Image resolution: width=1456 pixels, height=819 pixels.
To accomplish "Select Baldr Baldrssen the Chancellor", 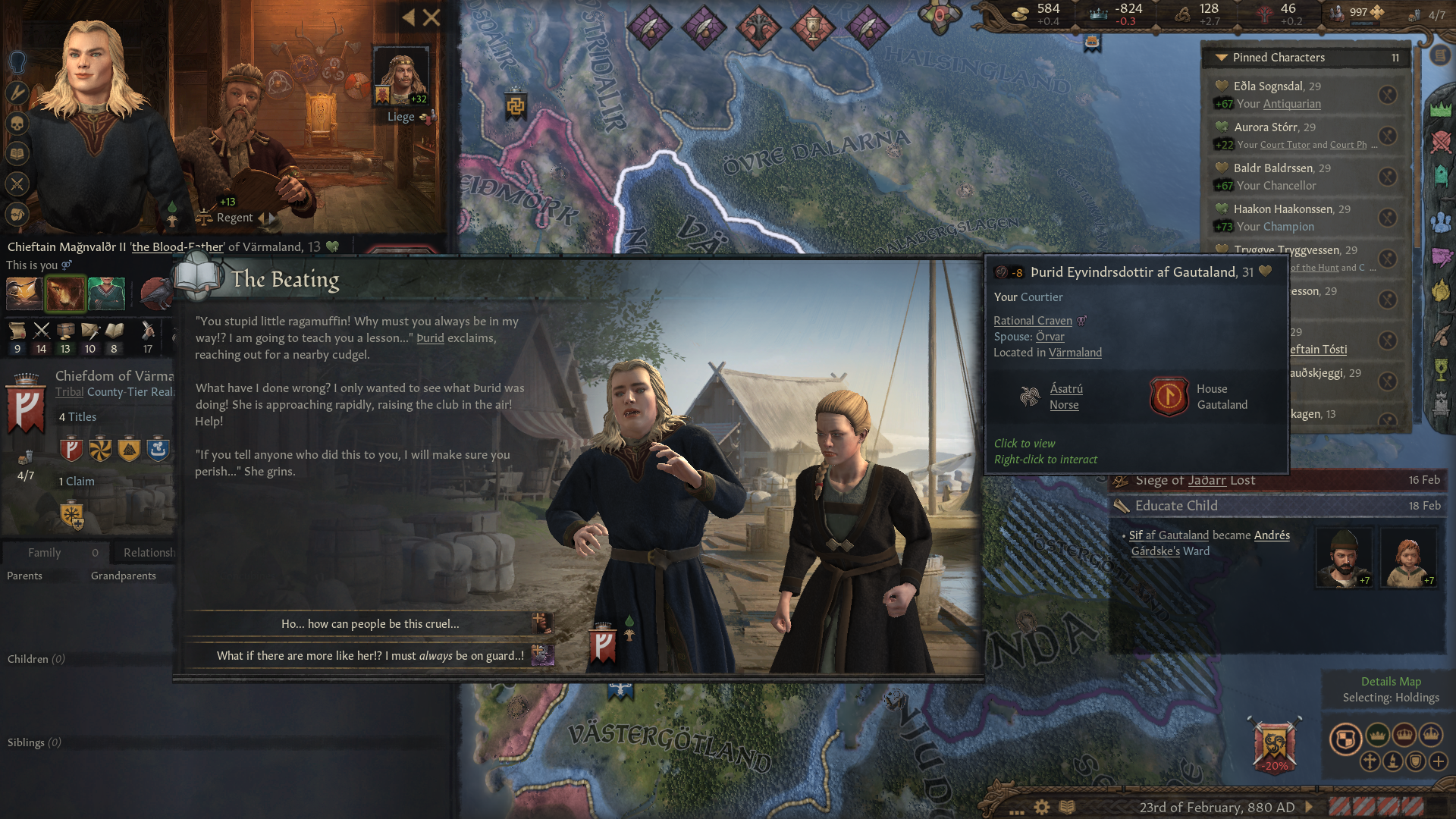I will (1272, 168).
